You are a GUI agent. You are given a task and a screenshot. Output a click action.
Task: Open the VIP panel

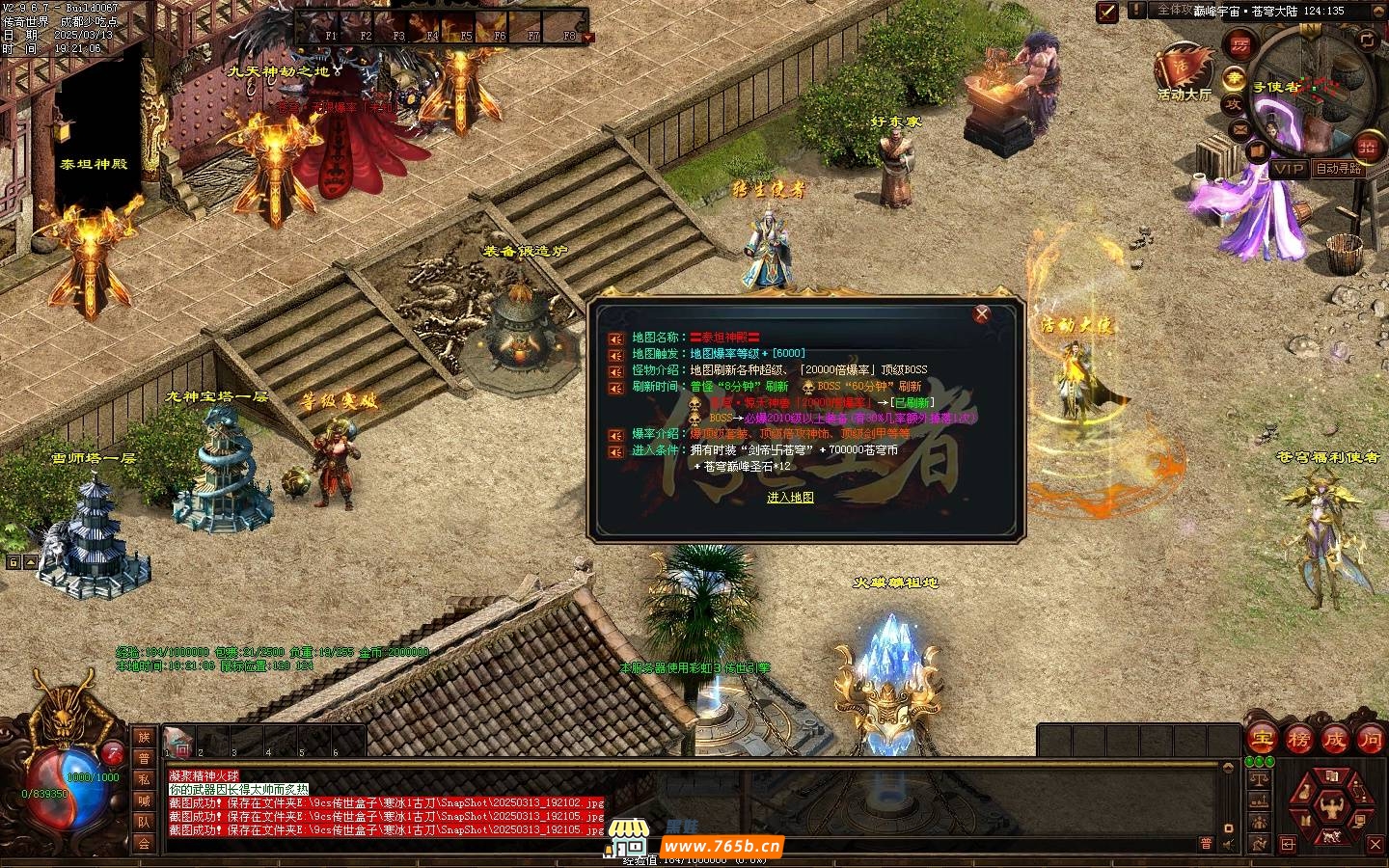tap(1288, 169)
